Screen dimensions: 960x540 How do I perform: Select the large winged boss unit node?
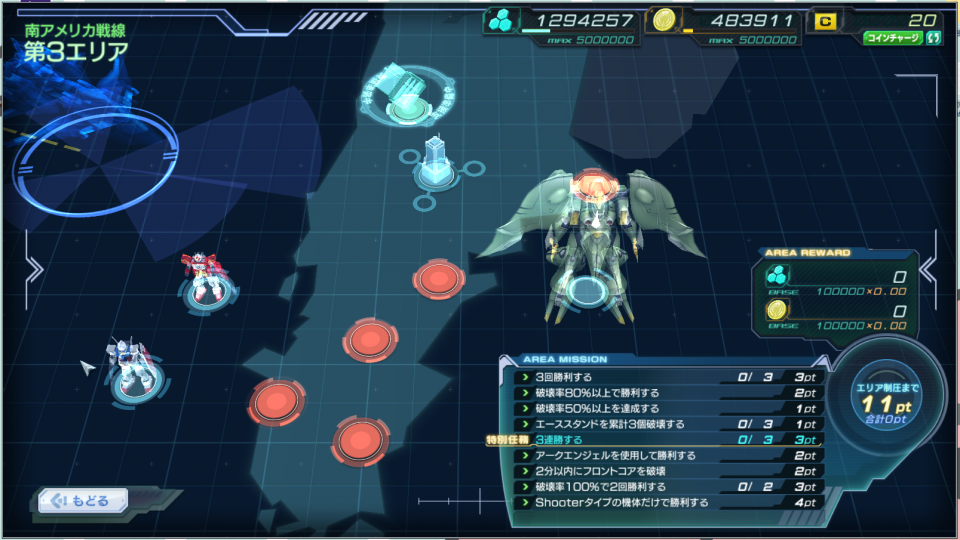click(x=586, y=248)
